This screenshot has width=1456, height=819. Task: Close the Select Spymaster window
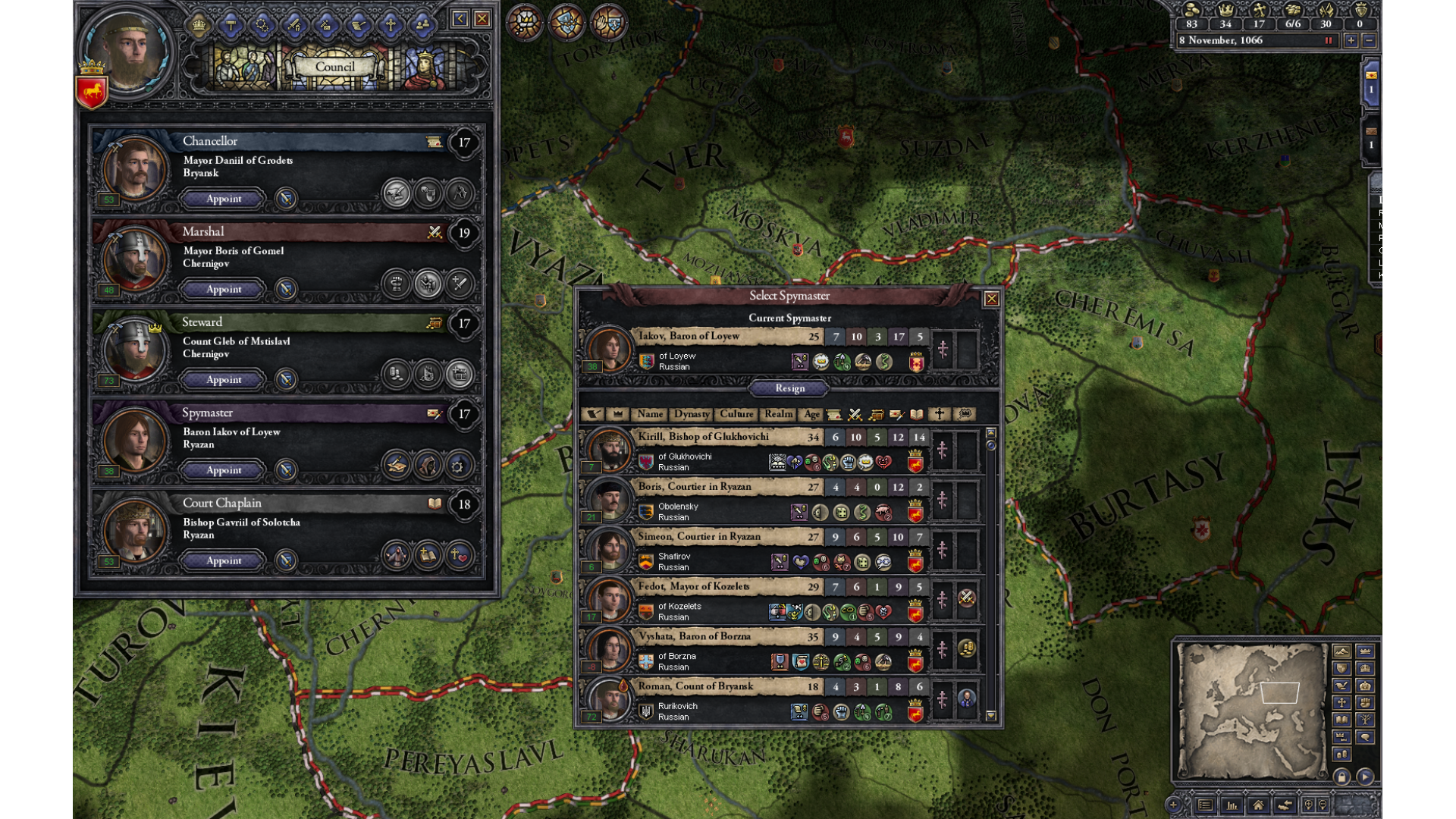pyautogui.click(x=991, y=299)
